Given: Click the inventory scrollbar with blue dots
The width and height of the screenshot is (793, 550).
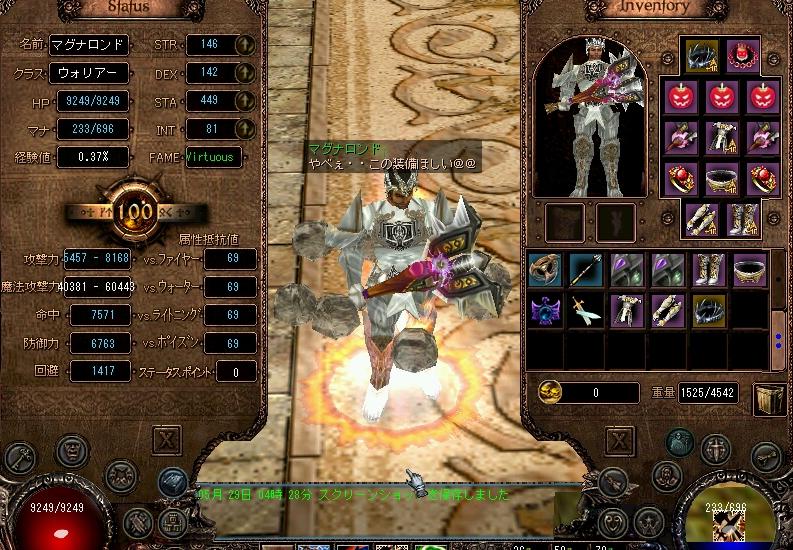Looking at the screenshot, I should coord(778,332).
